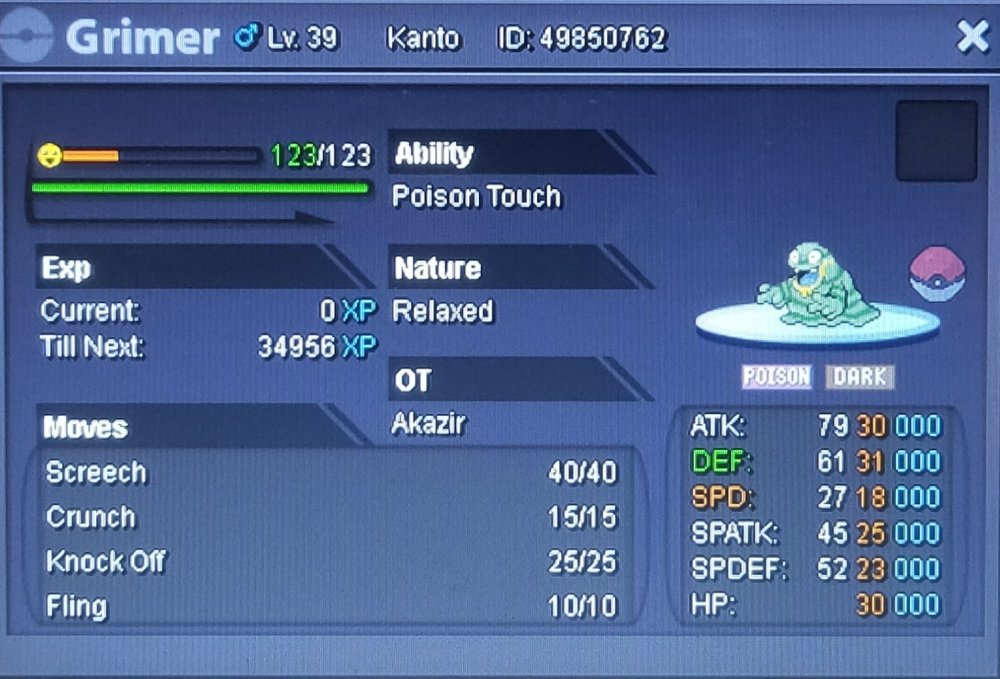1000x679 pixels.
Task: Close the Grimer summary window
Action: [972, 37]
